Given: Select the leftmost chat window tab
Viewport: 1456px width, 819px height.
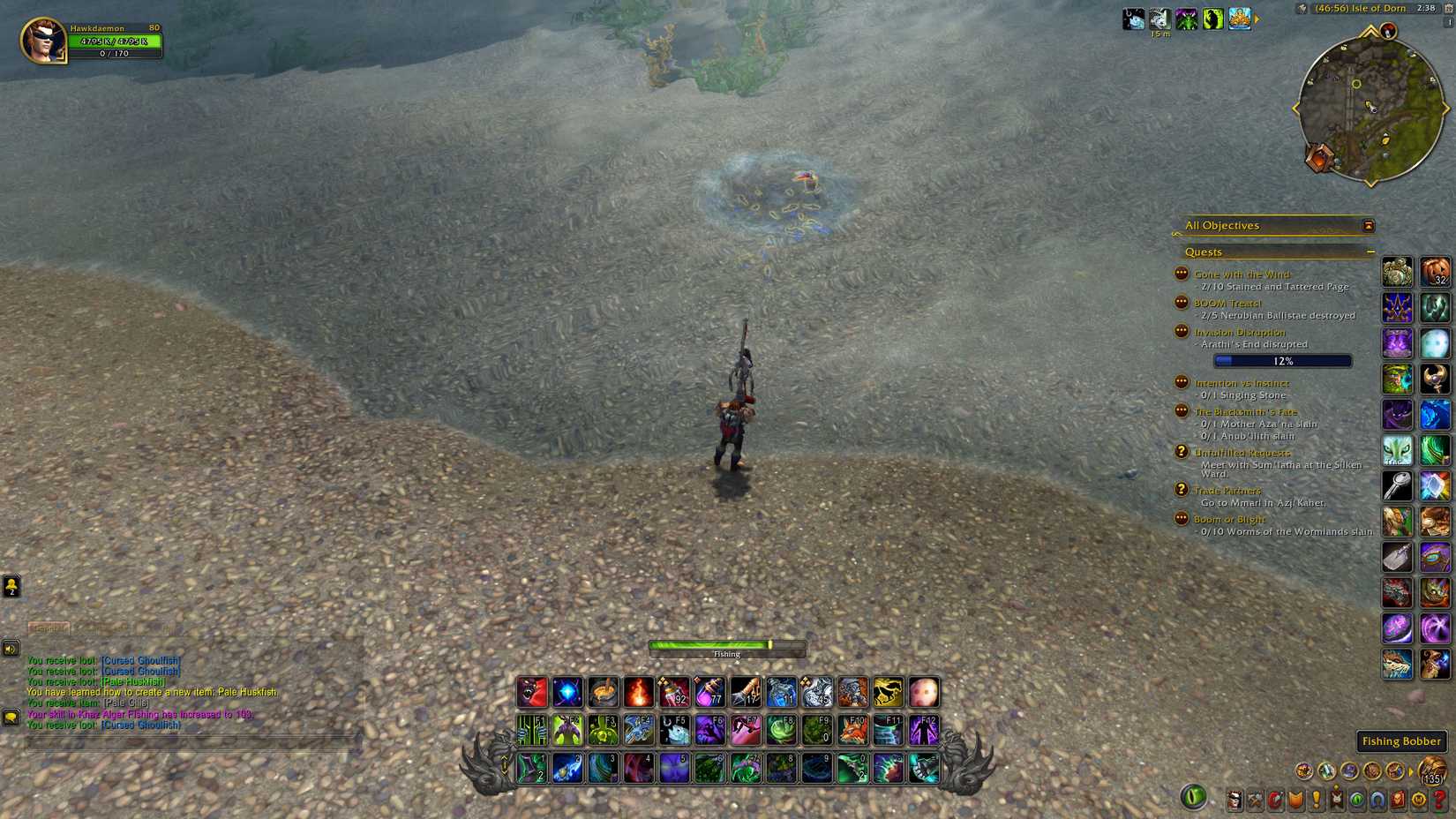Looking at the screenshot, I should [51, 627].
